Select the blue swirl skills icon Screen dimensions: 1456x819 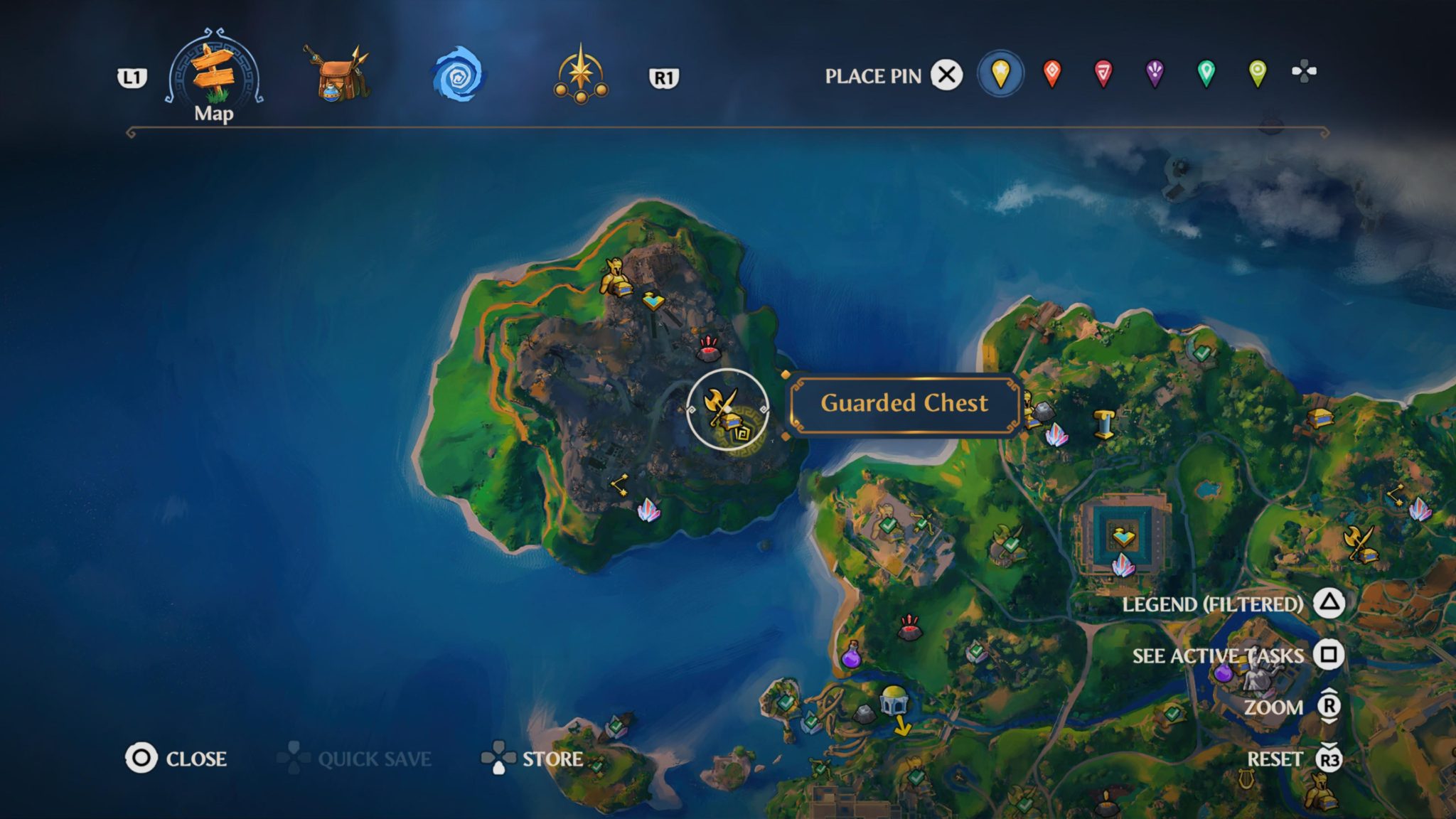[459, 73]
